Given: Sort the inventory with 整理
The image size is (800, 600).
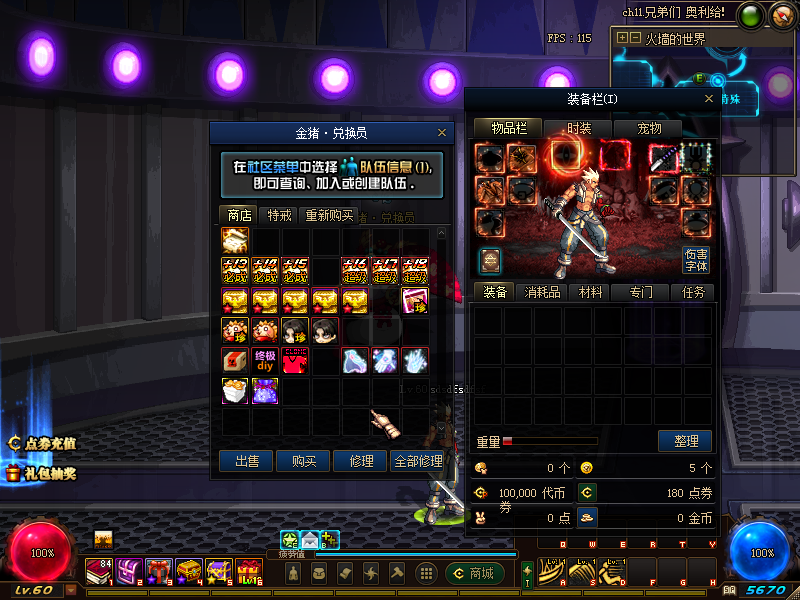Looking at the screenshot, I should pos(685,441).
